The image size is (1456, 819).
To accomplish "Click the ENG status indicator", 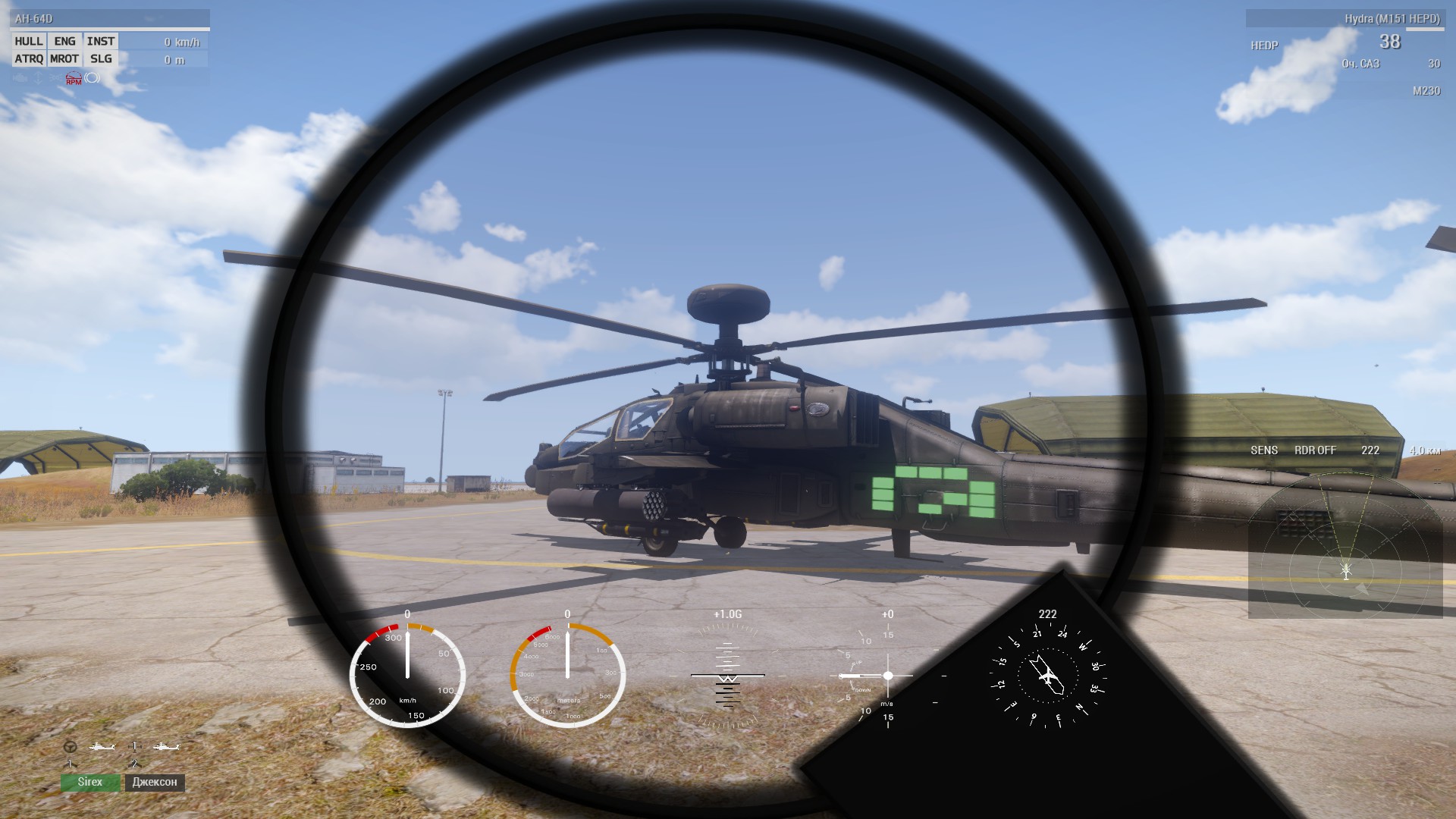I will pos(65,41).
